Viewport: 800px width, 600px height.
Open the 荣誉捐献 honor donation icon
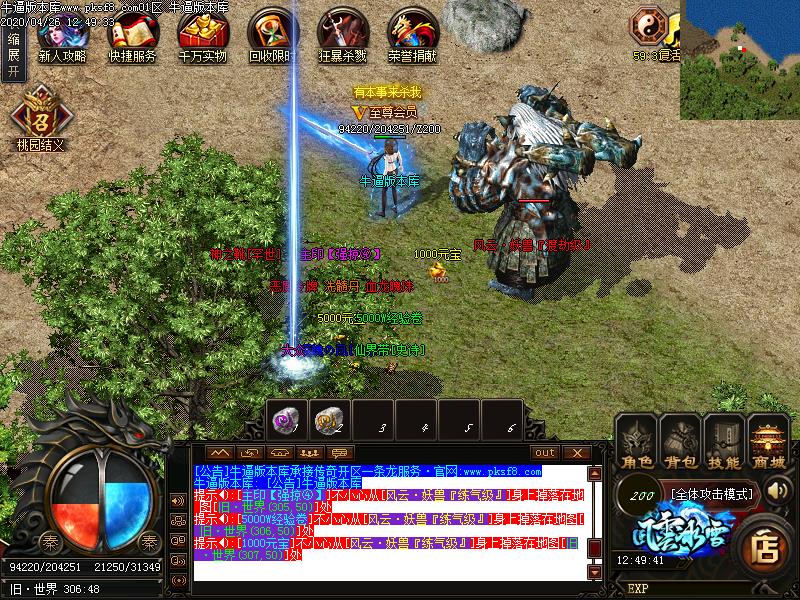tap(412, 36)
